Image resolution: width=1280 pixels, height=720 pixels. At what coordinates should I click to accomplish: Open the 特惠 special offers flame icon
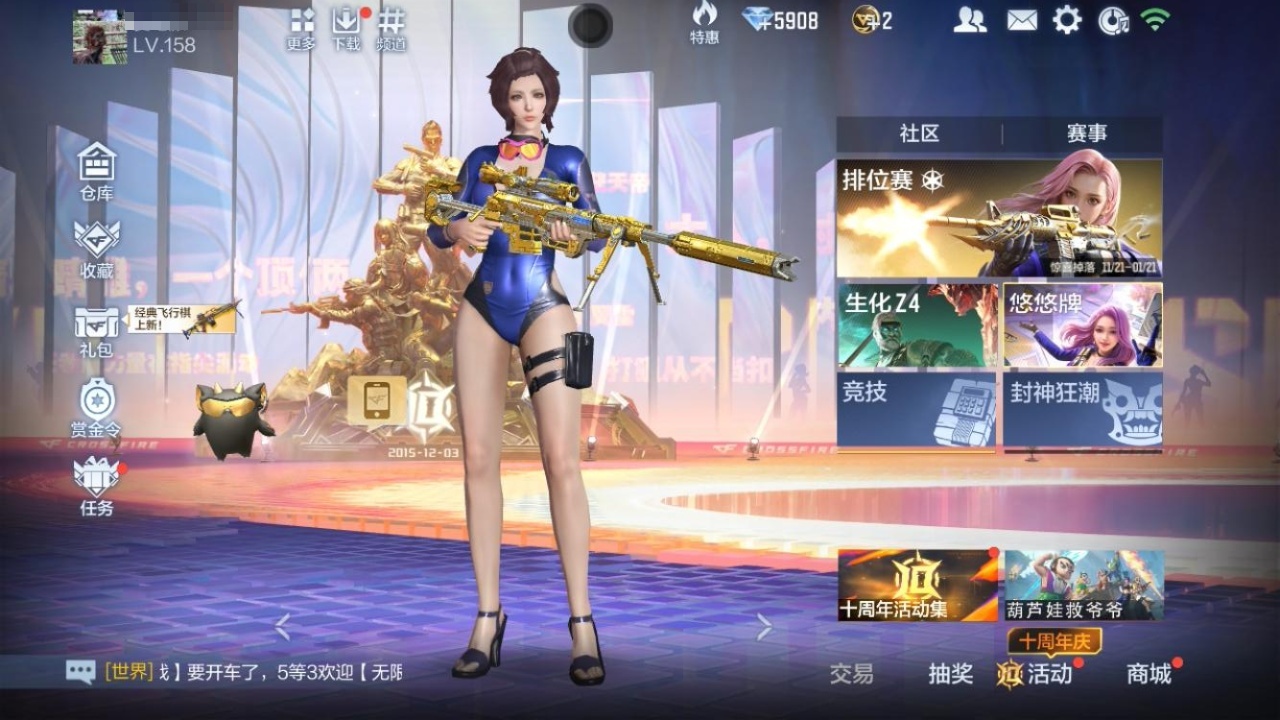tap(704, 22)
